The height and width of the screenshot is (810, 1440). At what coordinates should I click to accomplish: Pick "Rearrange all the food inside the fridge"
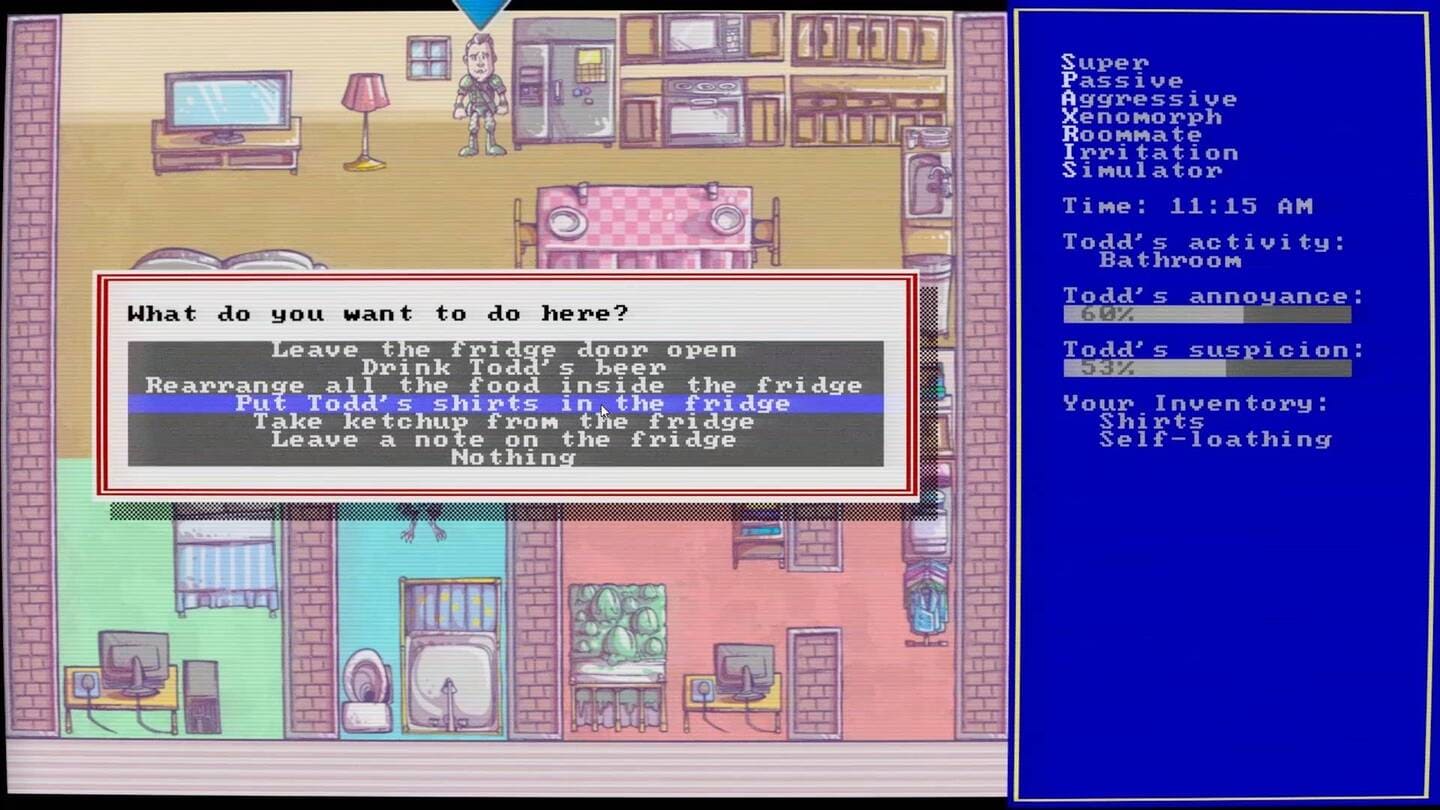pyautogui.click(x=504, y=386)
